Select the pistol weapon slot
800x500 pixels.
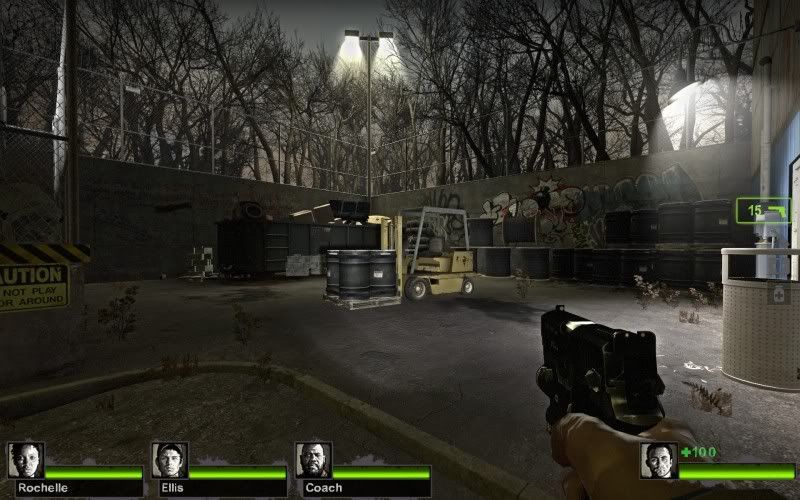tap(762, 210)
